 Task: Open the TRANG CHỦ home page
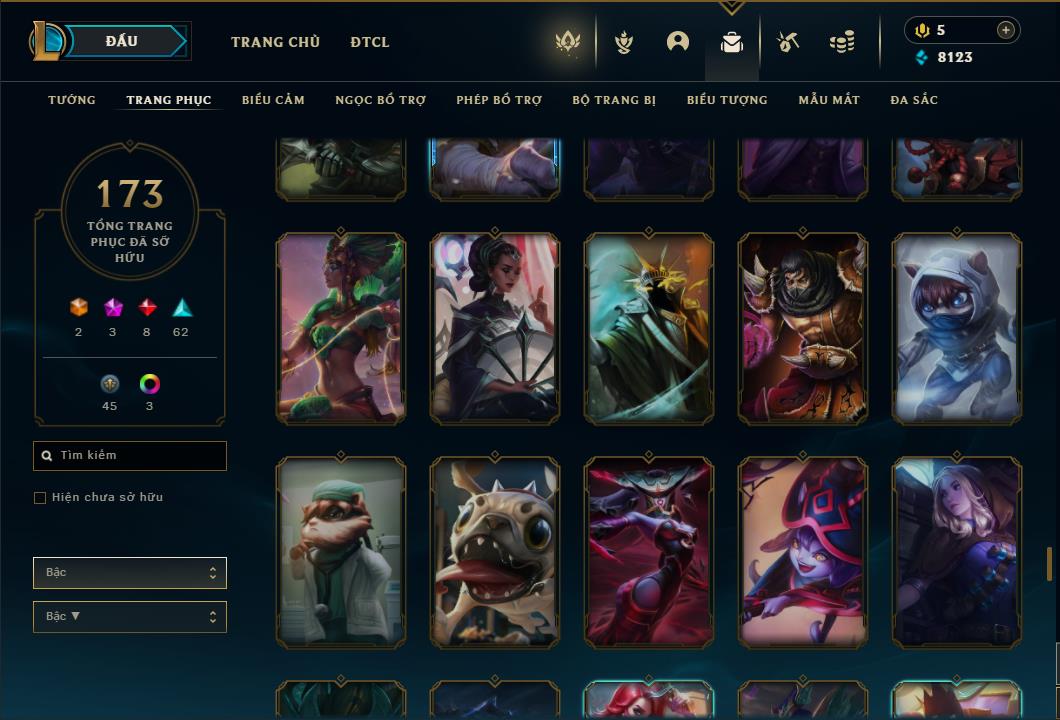[x=275, y=42]
